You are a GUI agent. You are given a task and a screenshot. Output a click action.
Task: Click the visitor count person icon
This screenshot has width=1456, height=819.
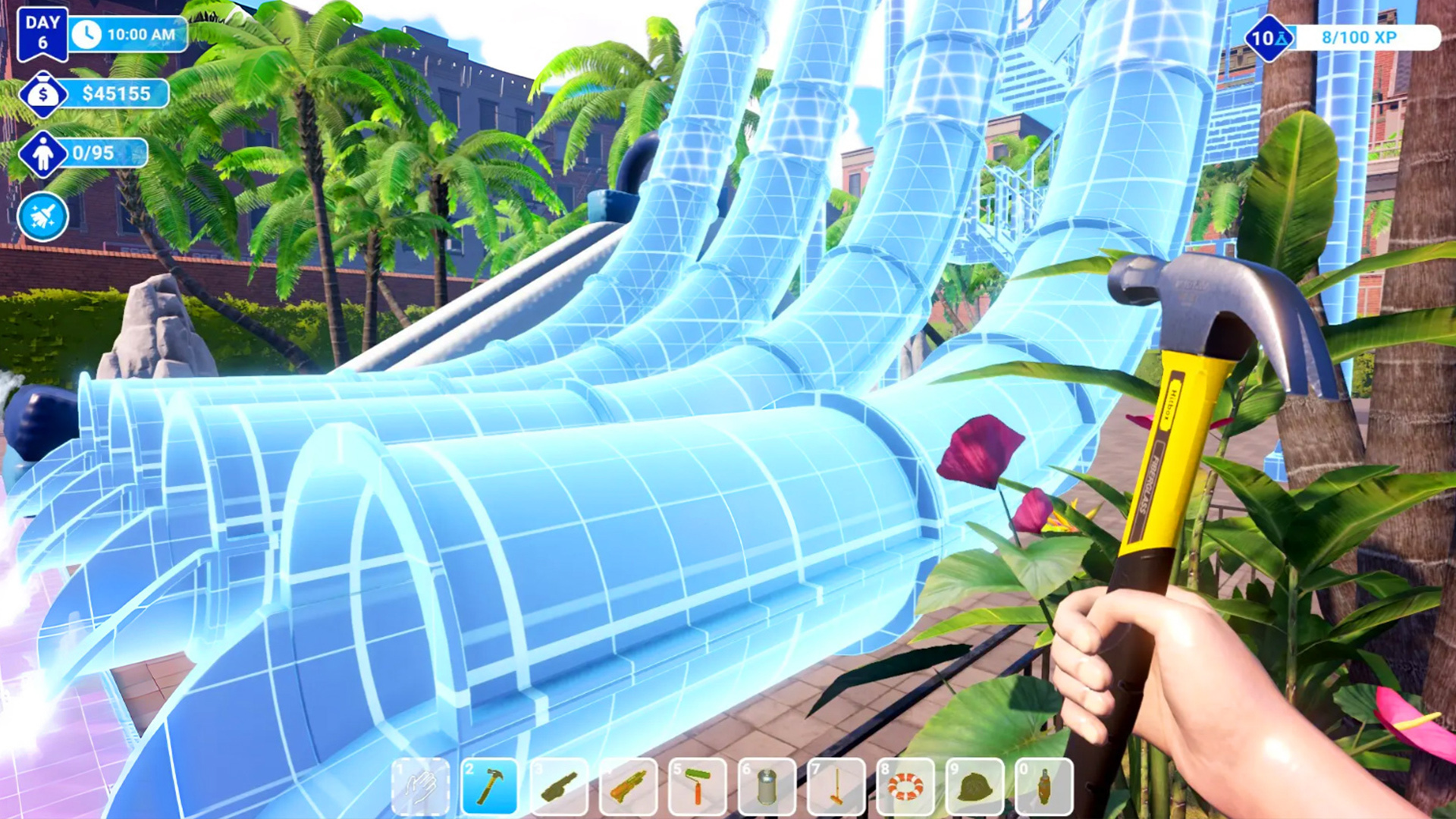click(42, 154)
